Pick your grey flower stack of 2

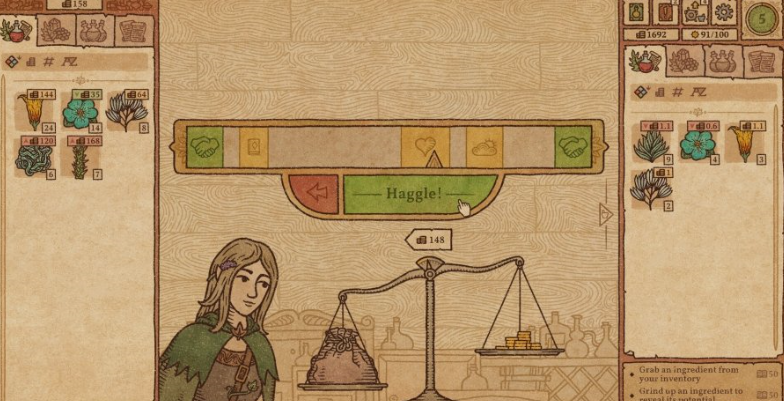(652, 189)
